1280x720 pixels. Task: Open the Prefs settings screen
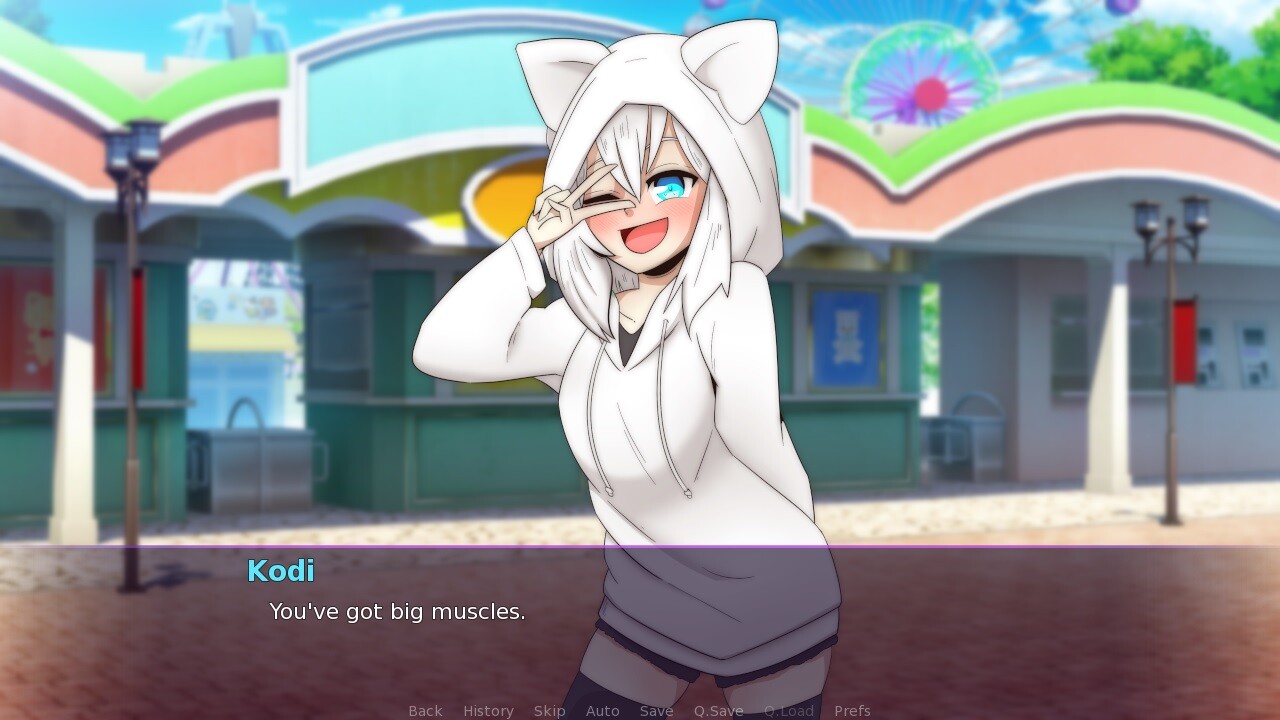853,710
